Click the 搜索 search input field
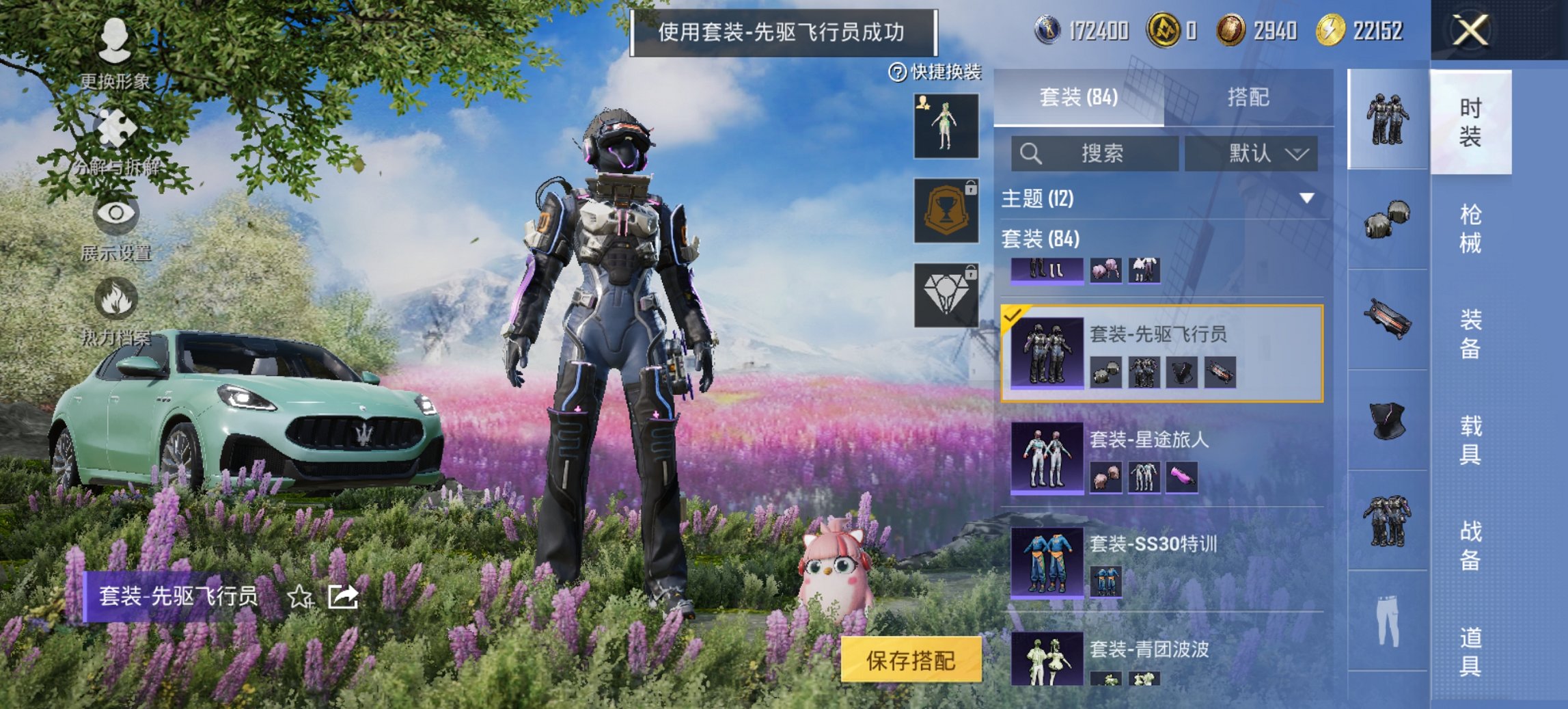 click(1093, 153)
